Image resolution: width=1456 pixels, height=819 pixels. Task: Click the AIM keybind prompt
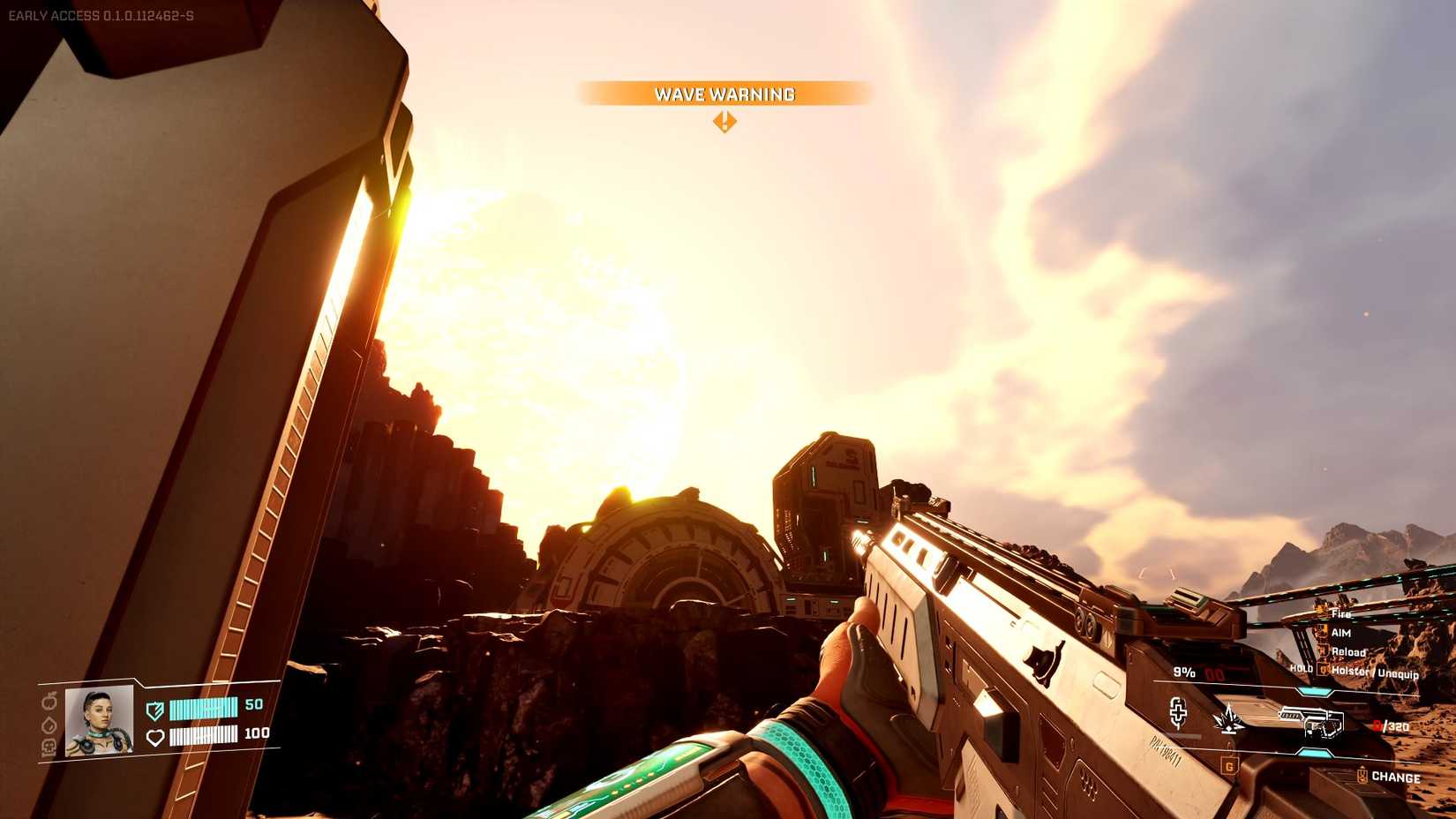[1342, 634]
